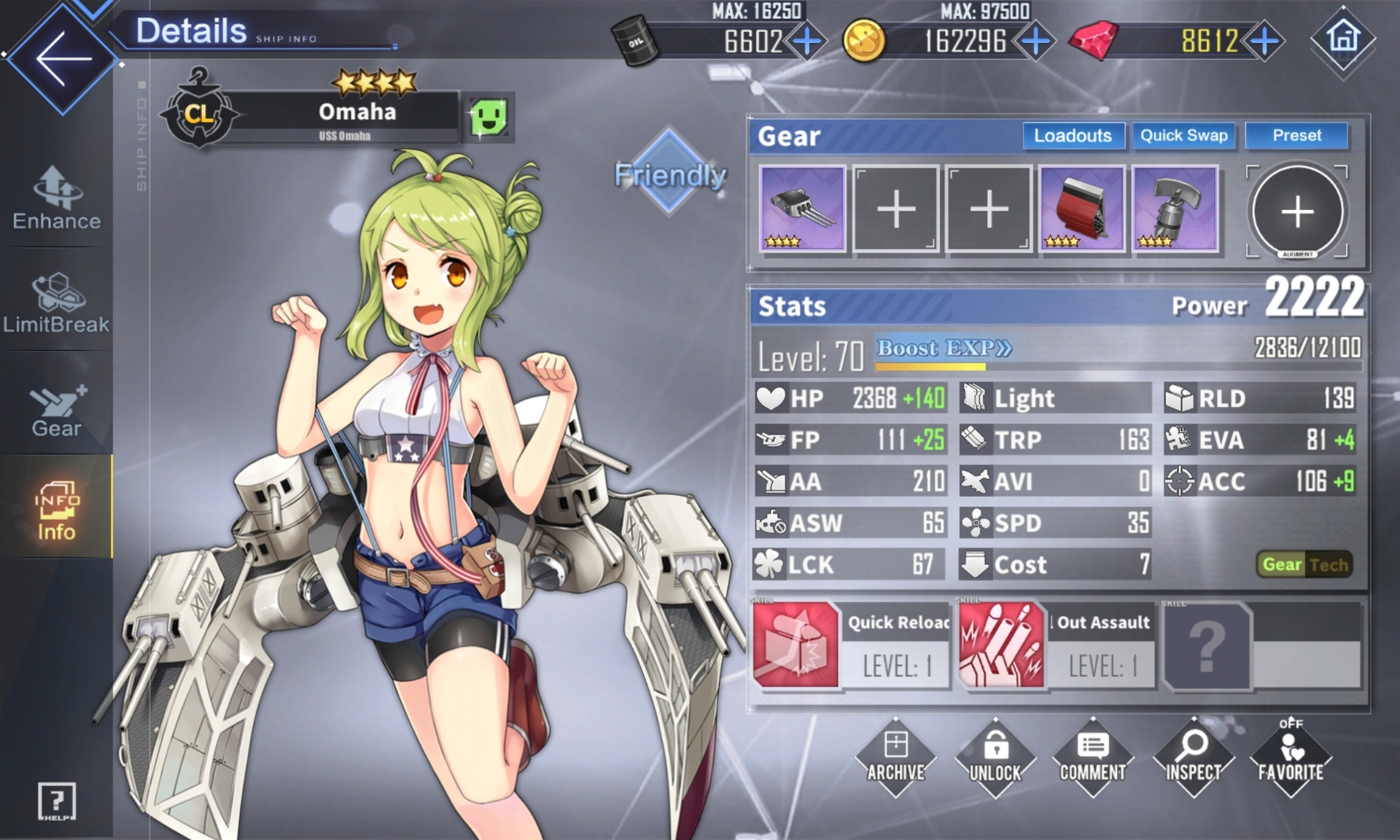
Task: Switch to the LimitBreak tab
Action: (x=57, y=303)
